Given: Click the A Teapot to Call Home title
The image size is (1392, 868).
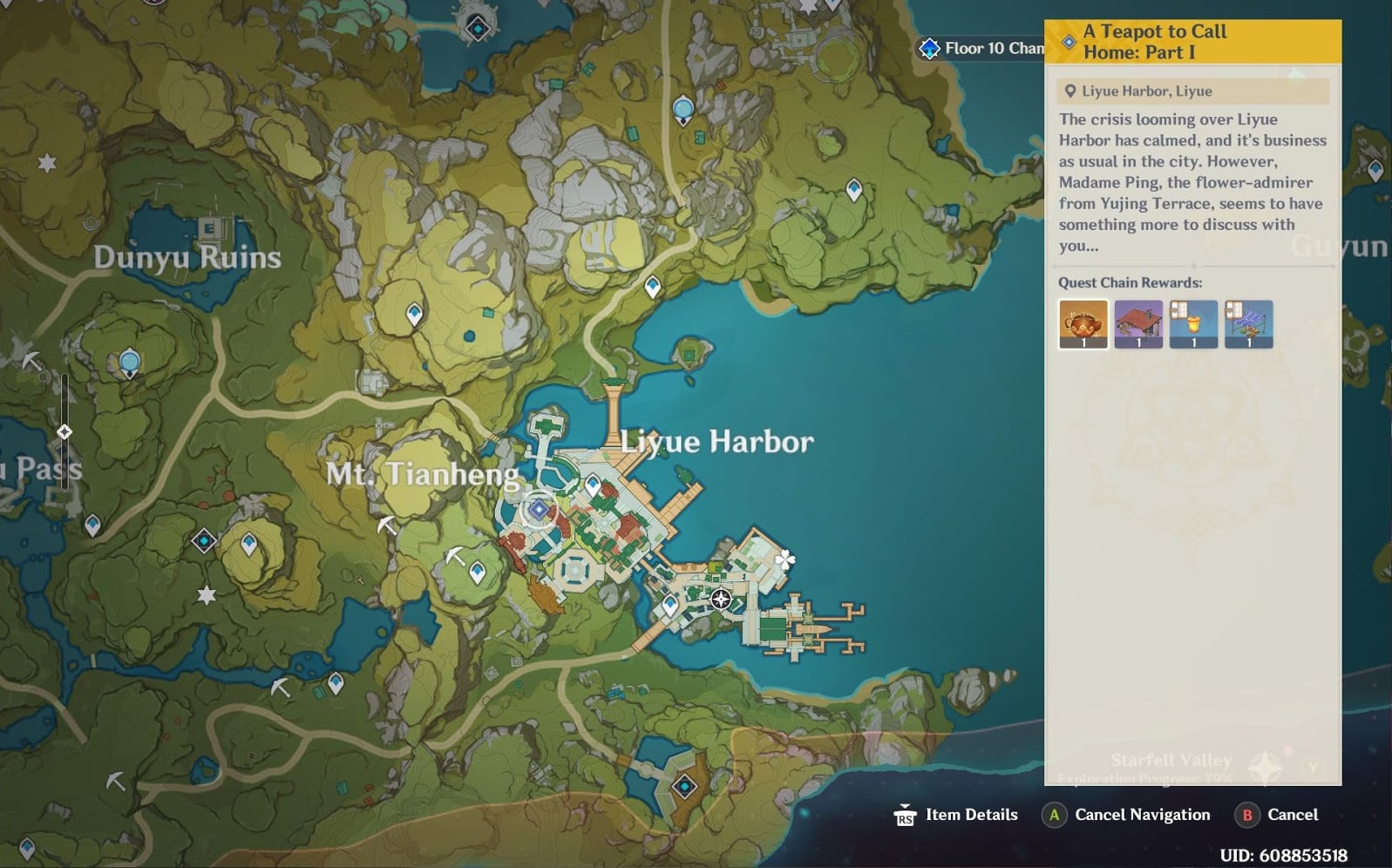Looking at the screenshot, I should click(1154, 41).
